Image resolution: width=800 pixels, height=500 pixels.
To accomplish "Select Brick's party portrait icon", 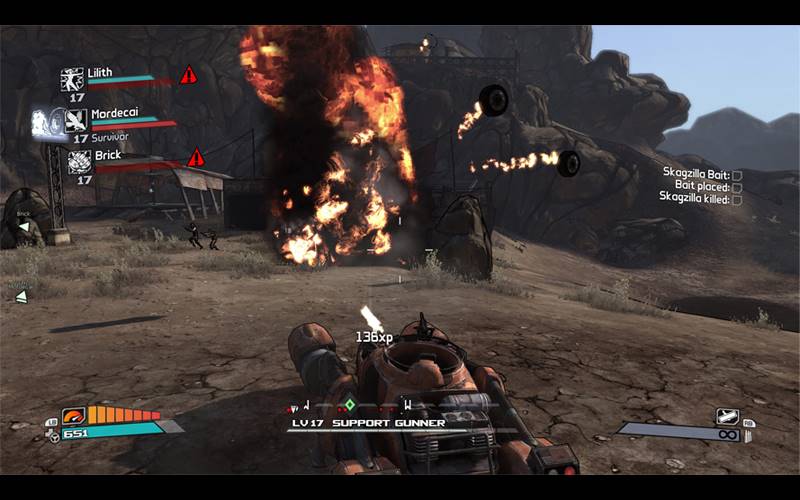I will pyautogui.click(x=80, y=161).
